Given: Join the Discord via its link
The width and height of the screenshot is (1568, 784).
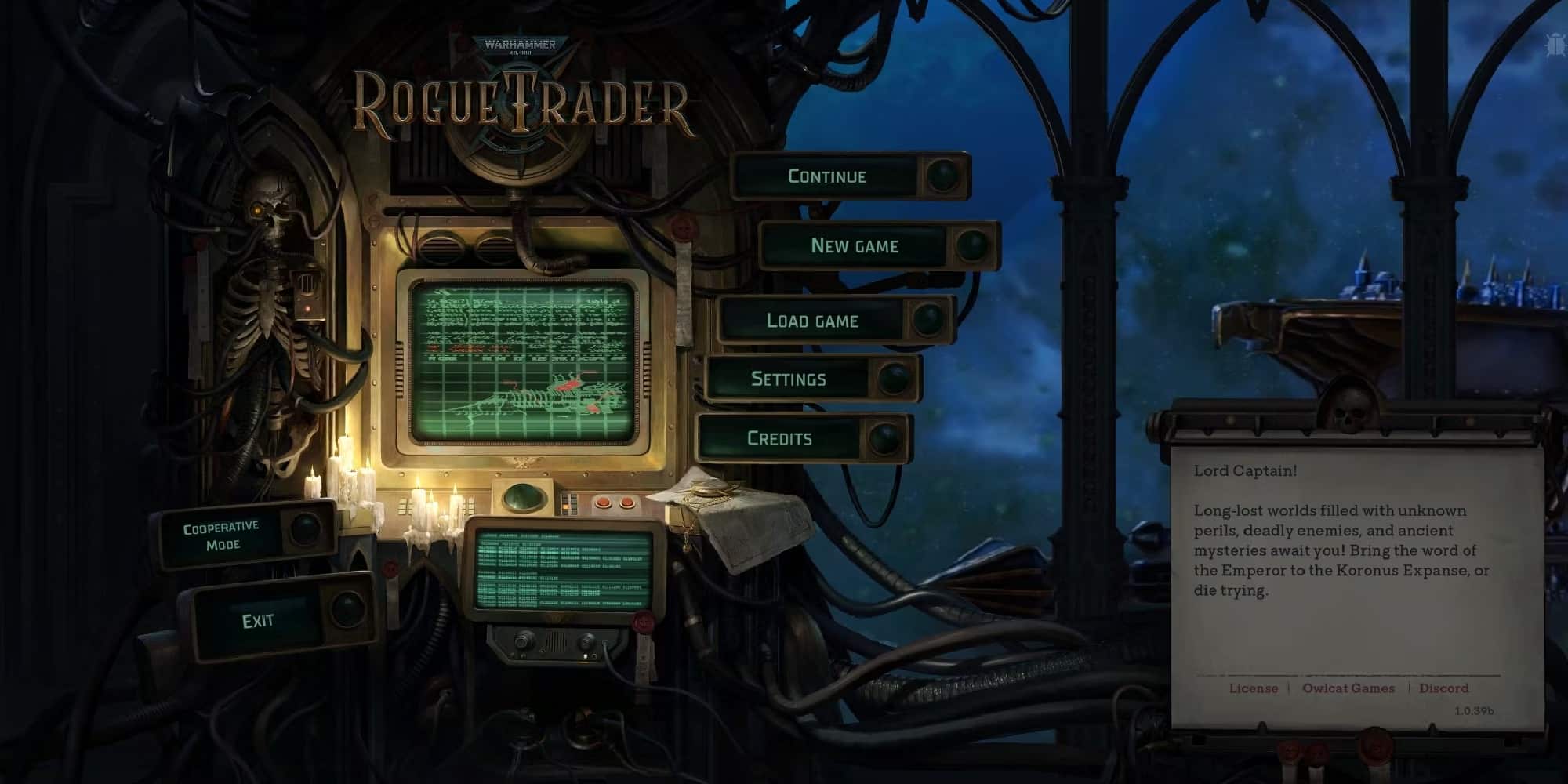Looking at the screenshot, I should (1445, 688).
